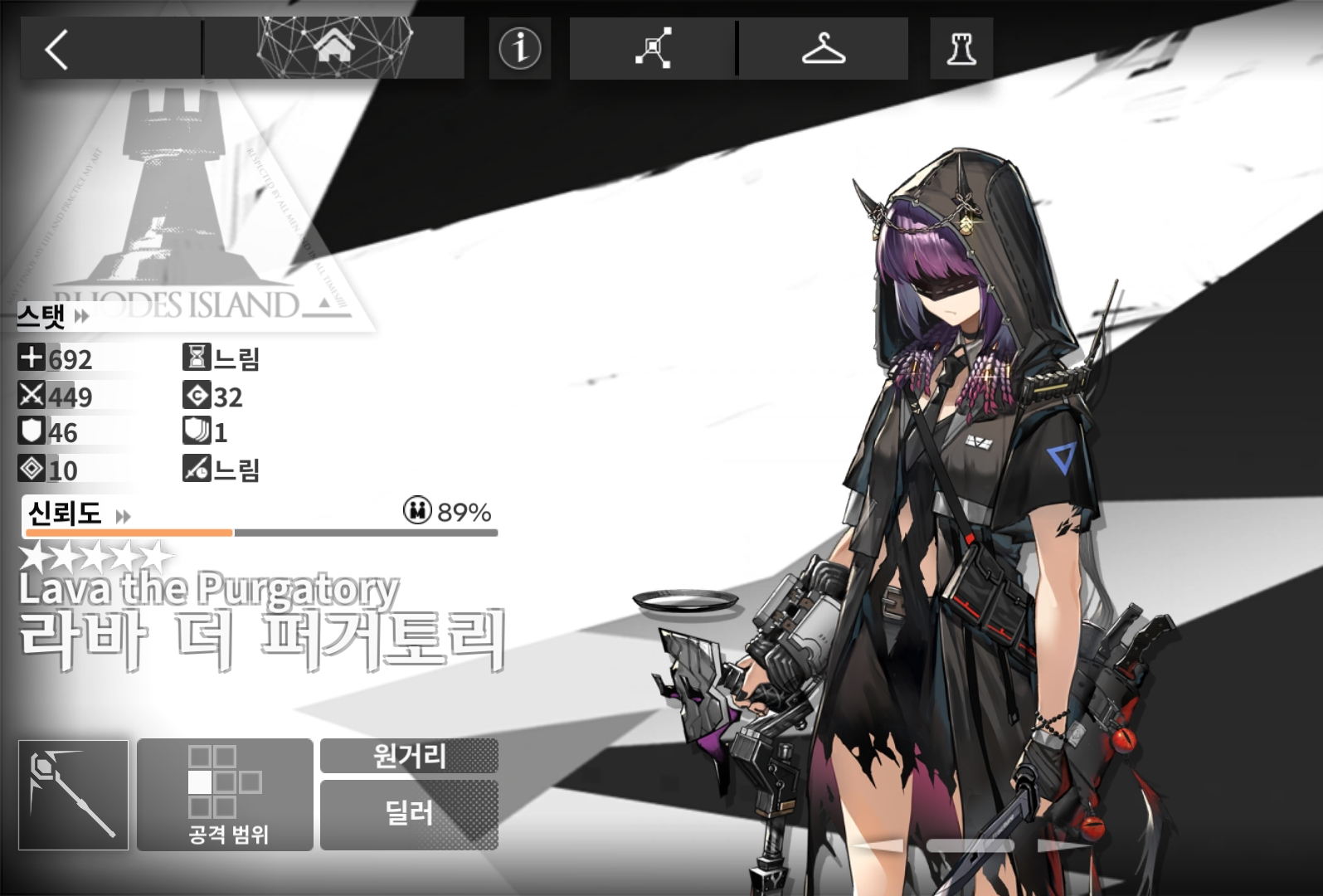Show the 공격 범위 attack range
The height and width of the screenshot is (896, 1323).
[225, 795]
